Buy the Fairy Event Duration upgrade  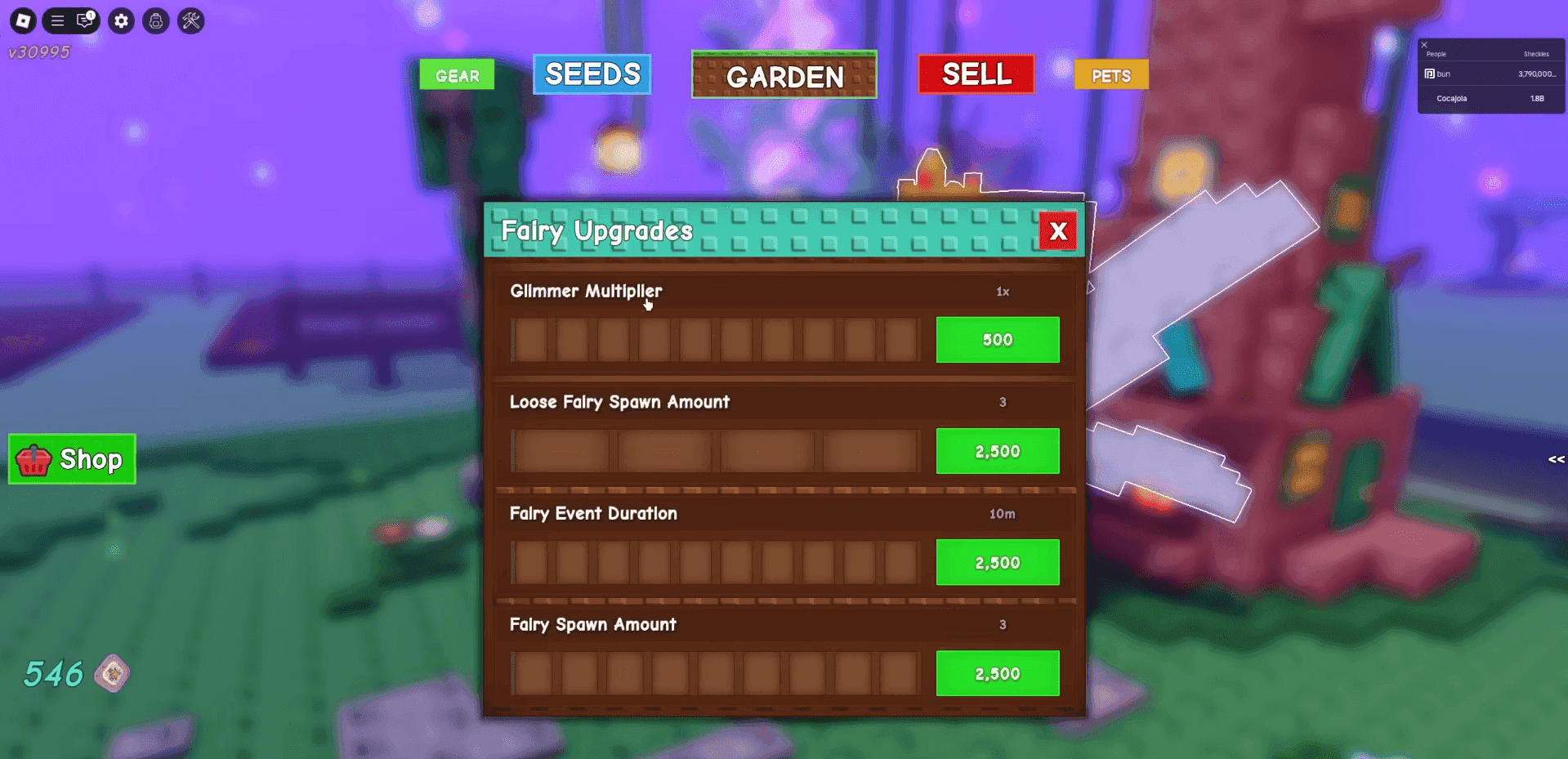coord(997,562)
